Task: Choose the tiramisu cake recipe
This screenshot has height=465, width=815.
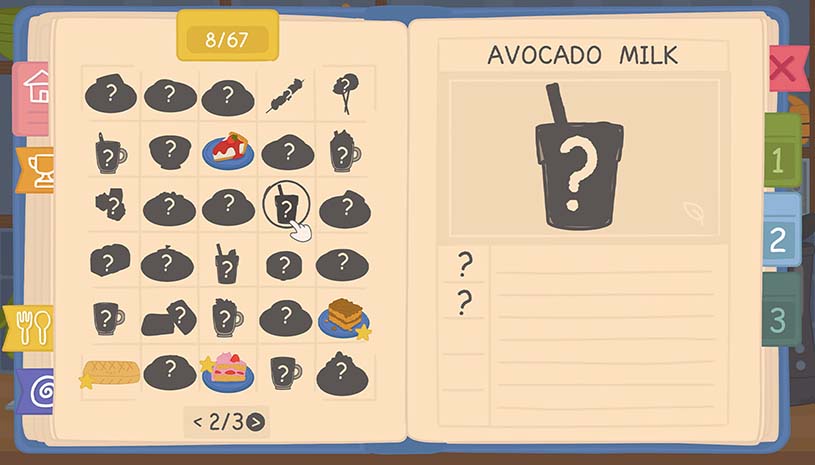Action: point(344,317)
